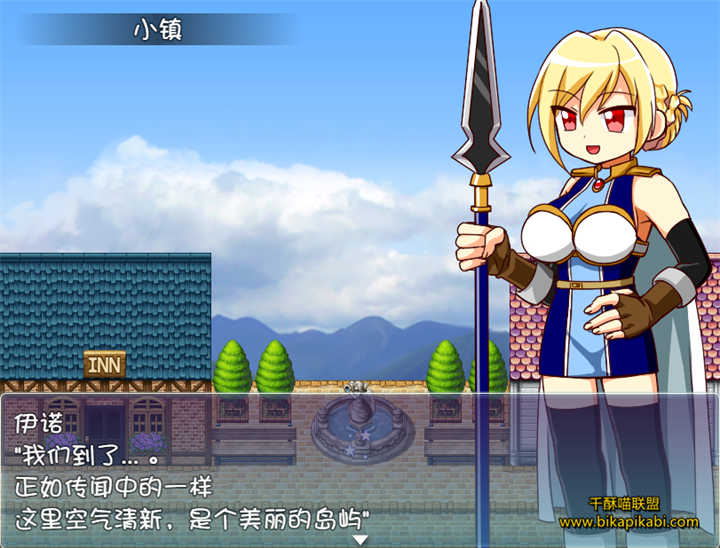Click the white continue arrow under the dialogue

tap(360, 540)
